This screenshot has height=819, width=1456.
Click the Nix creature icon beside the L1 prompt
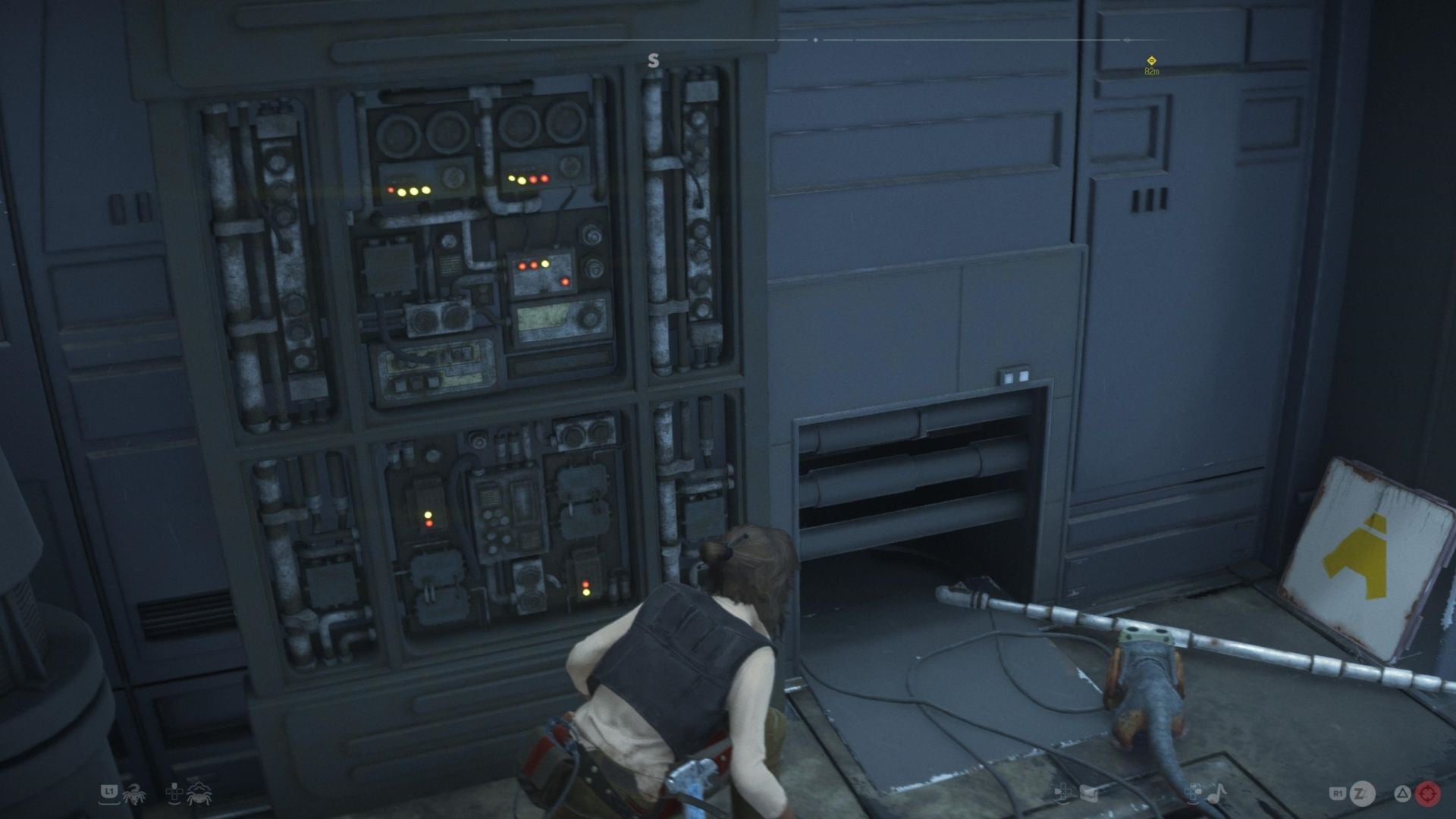tap(135, 795)
